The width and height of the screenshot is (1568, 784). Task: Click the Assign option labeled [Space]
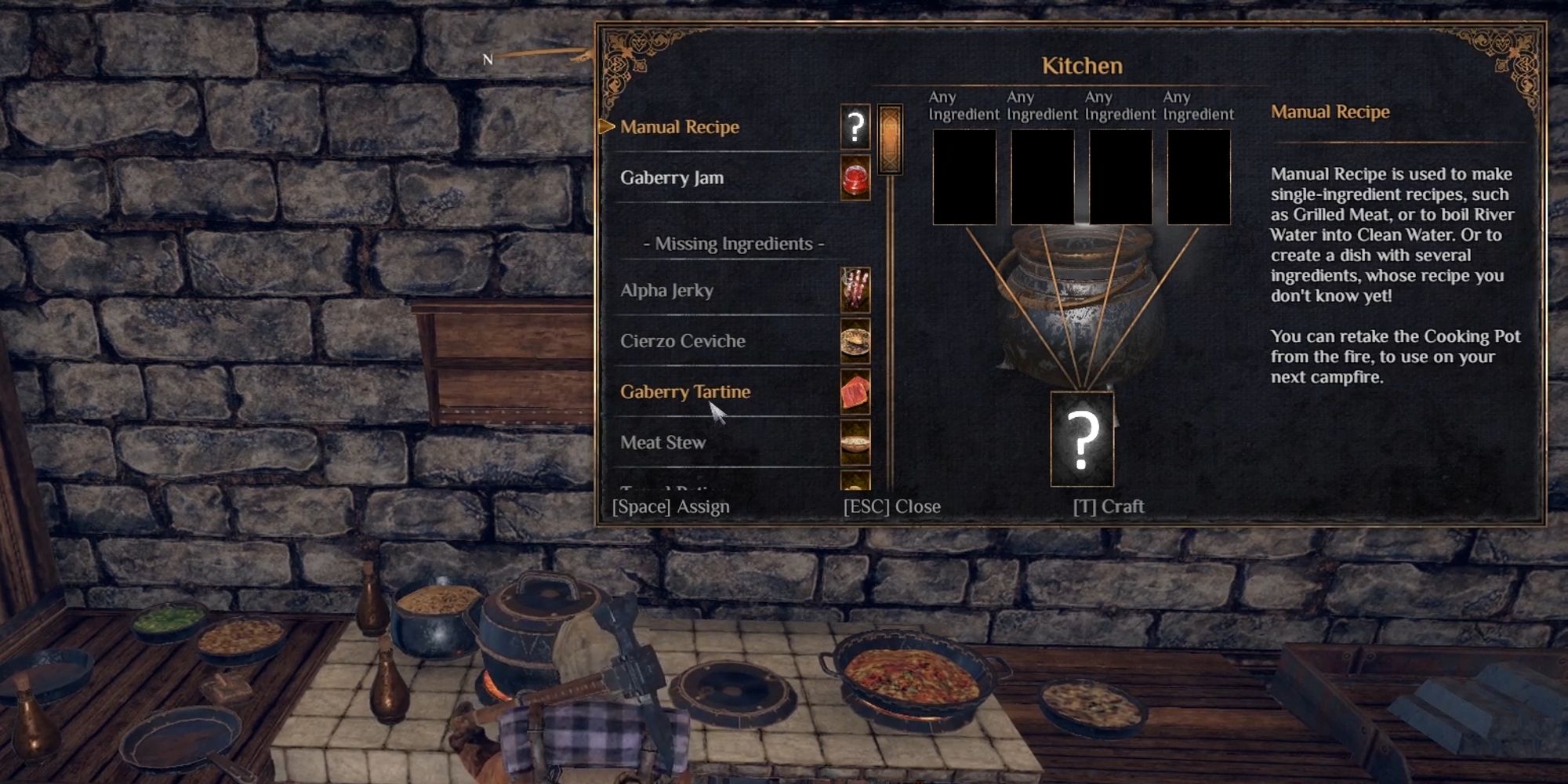coord(672,506)
